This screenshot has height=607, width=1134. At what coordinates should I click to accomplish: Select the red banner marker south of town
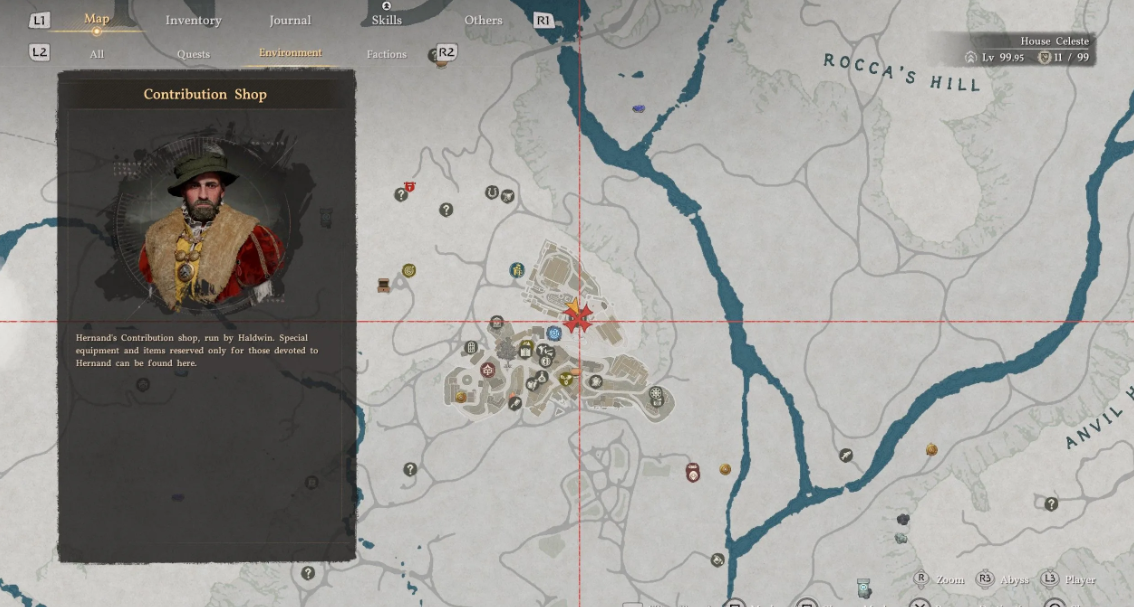click(692, 472)
